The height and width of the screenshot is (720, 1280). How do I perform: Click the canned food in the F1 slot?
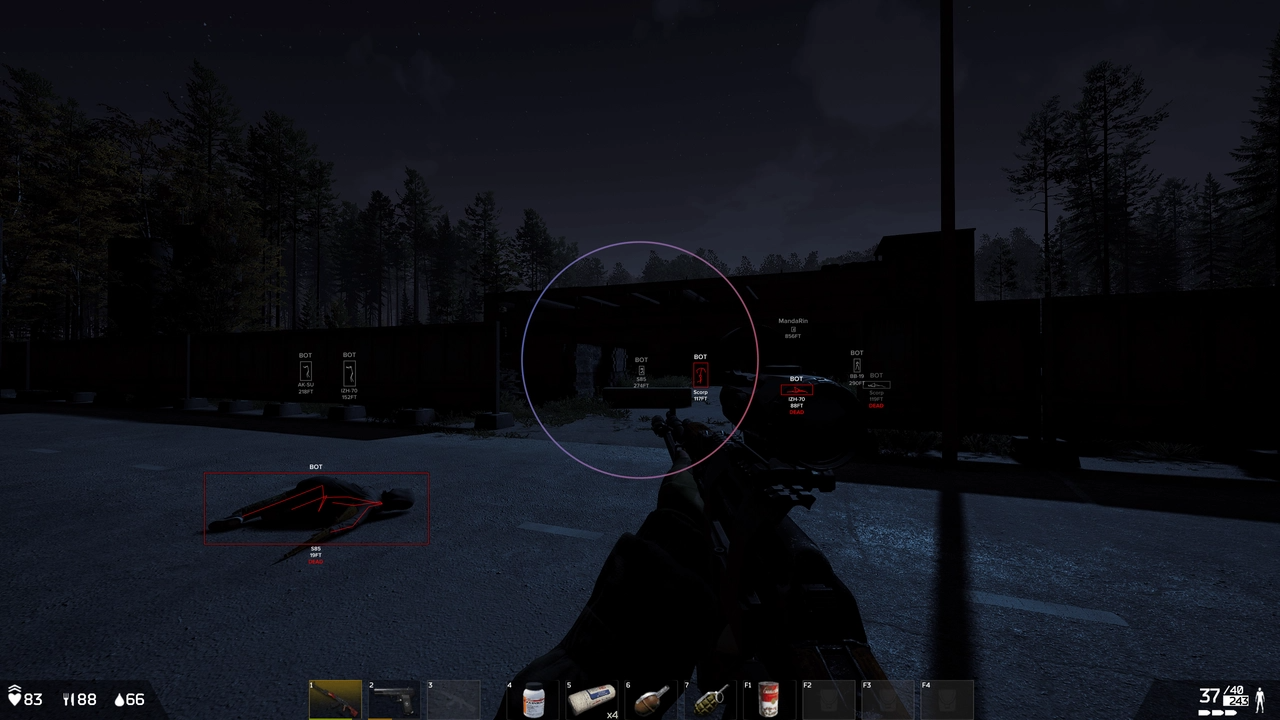coord(770,698)
